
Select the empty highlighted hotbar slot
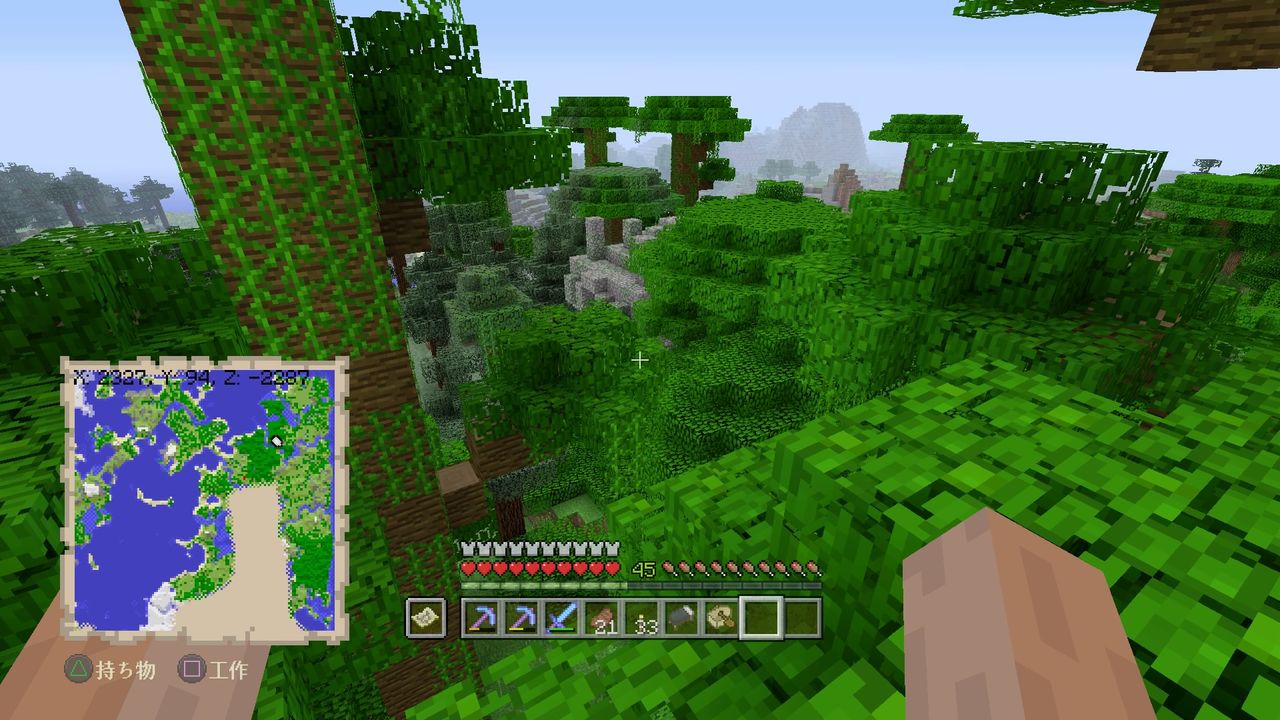click(x=762, y=618)
